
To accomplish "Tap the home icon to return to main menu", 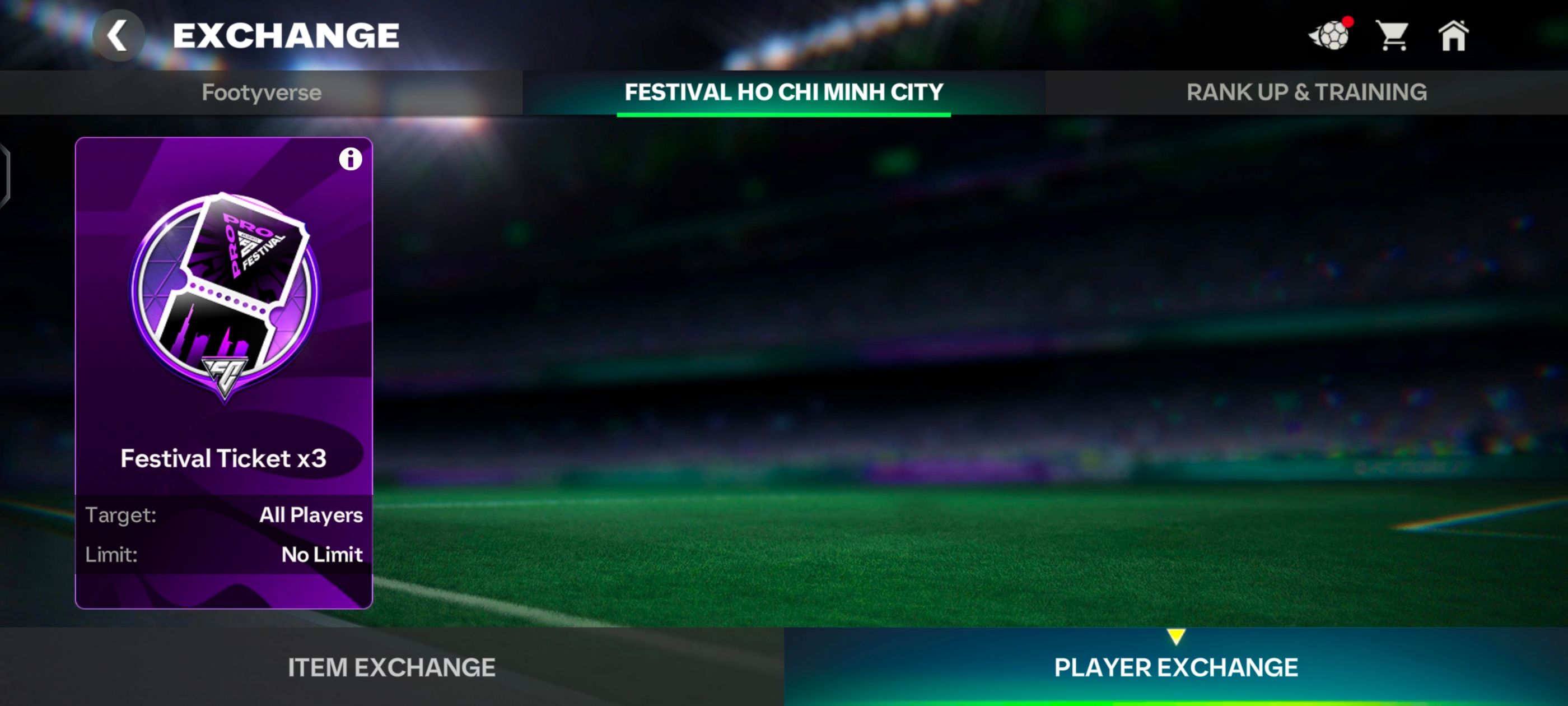I will click(x=1455, y=36).
